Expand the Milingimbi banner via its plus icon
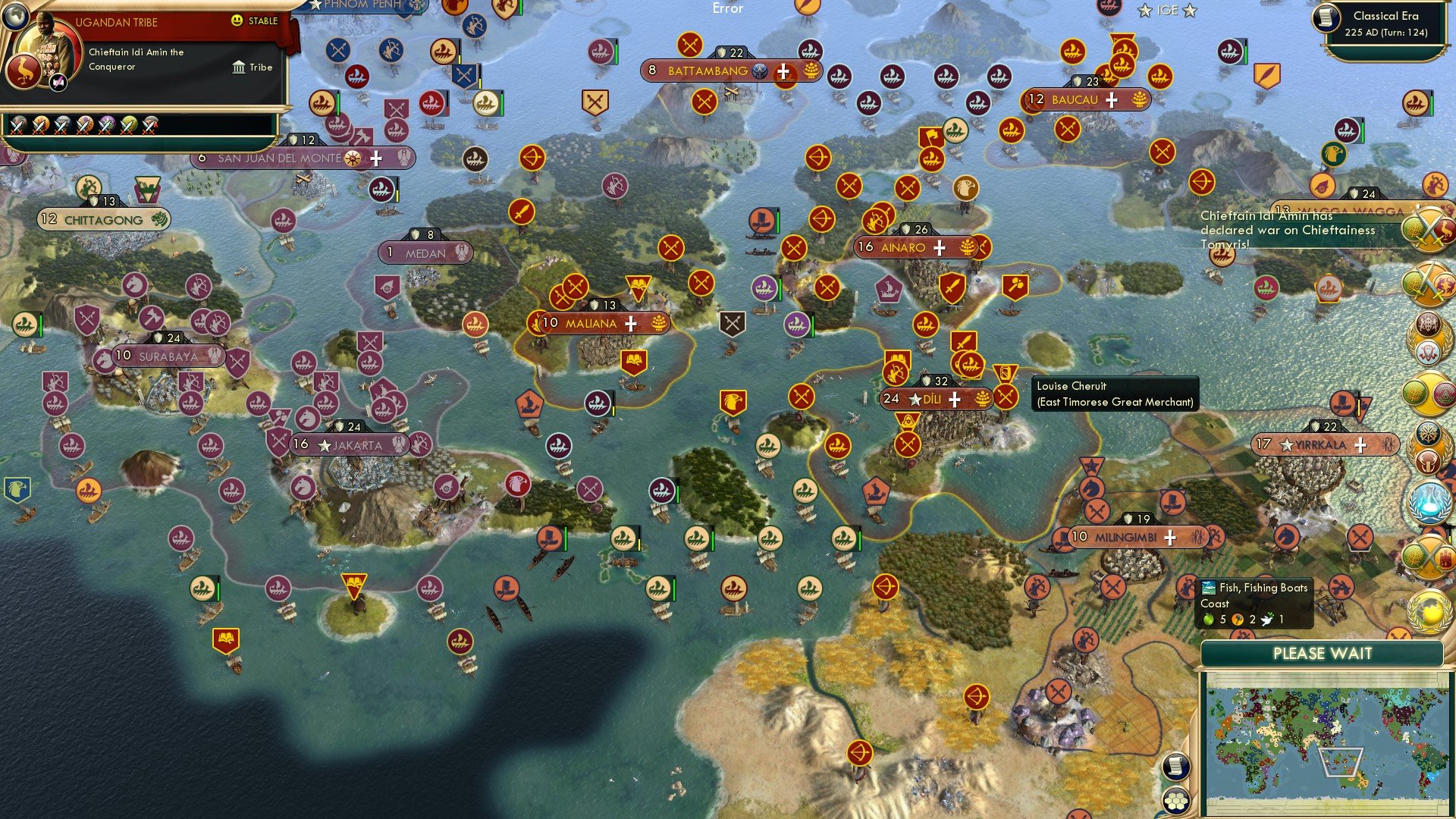This screenshot has height=819, width=1456. [x=1169, y=537]
